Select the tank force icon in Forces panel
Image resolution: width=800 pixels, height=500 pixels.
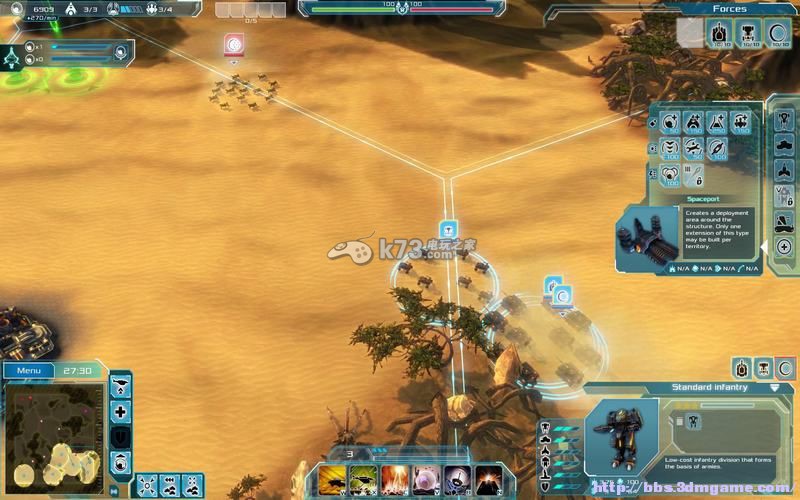click(x=720, y=33)
